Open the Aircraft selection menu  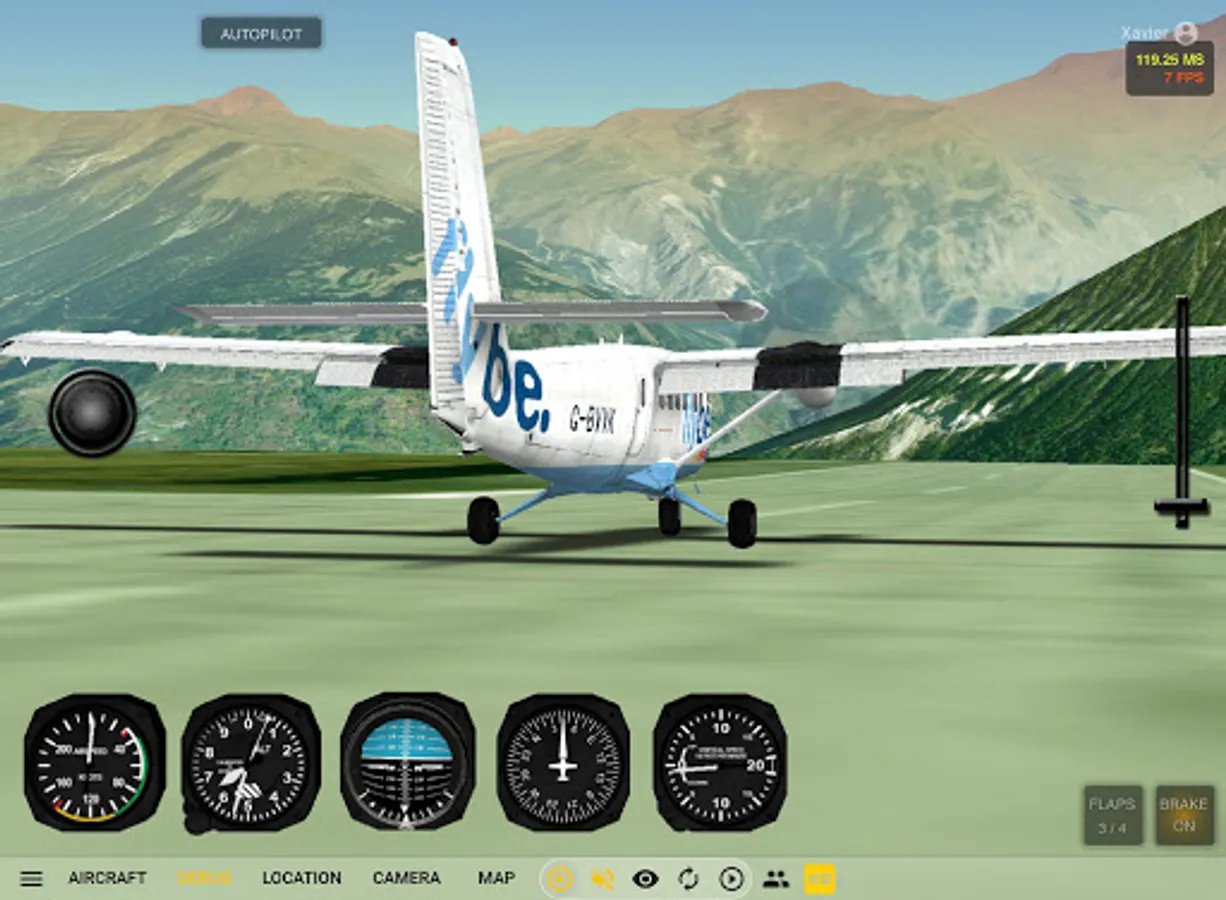pyautogui.click(x=107, y=878)
